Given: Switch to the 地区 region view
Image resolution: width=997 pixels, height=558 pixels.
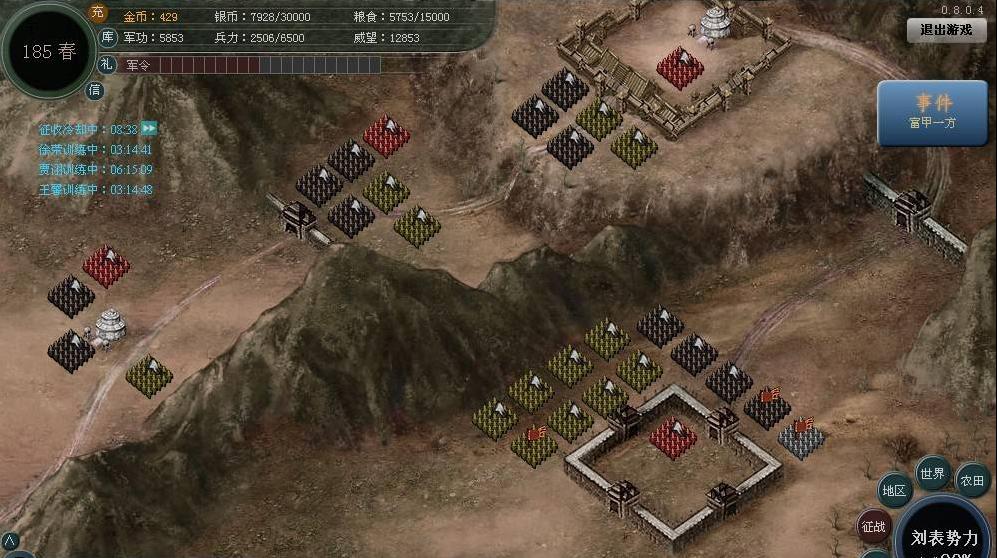Looking at the screenshot, I should (894, 491).
